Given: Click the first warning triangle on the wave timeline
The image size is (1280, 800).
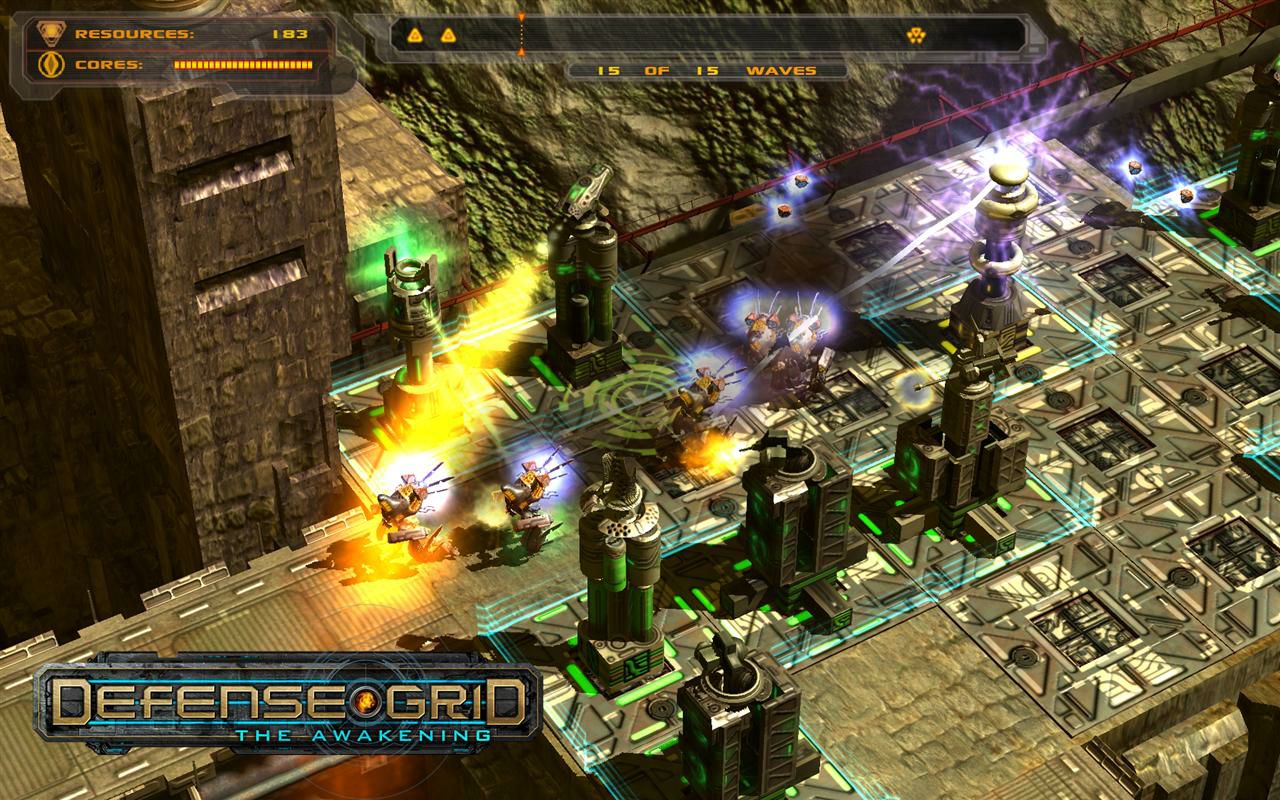Looking at the screenshot, I should [414, 33].
